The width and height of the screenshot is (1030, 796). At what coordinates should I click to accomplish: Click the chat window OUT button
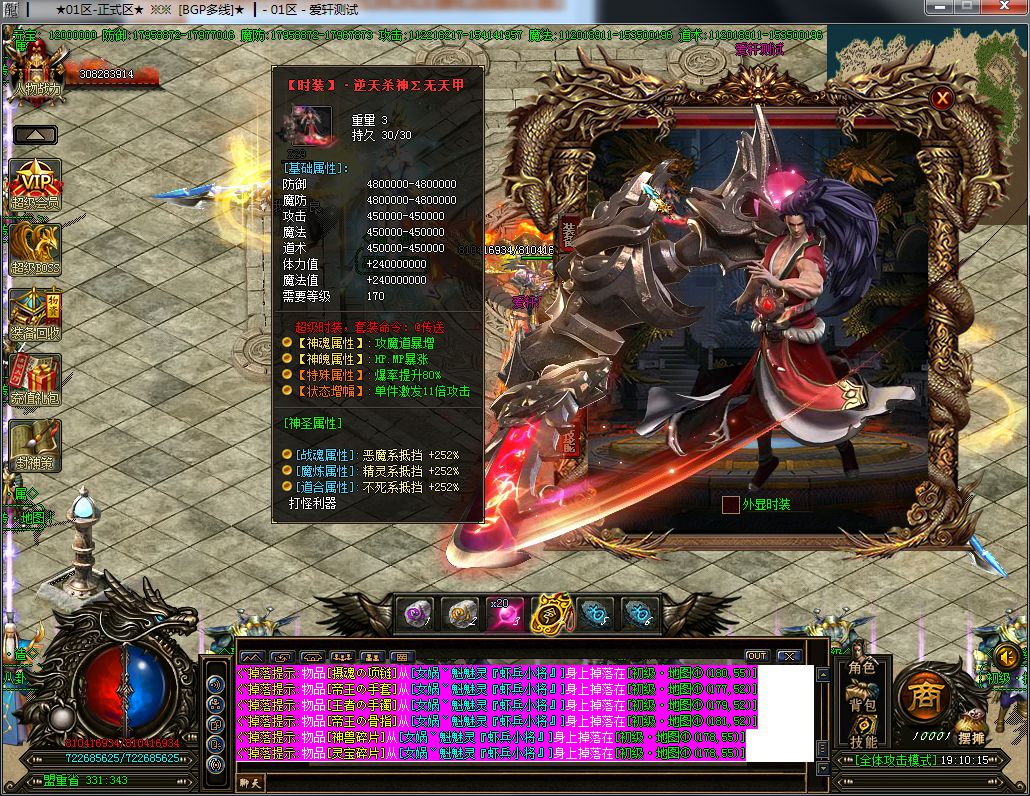click(756, 656)
